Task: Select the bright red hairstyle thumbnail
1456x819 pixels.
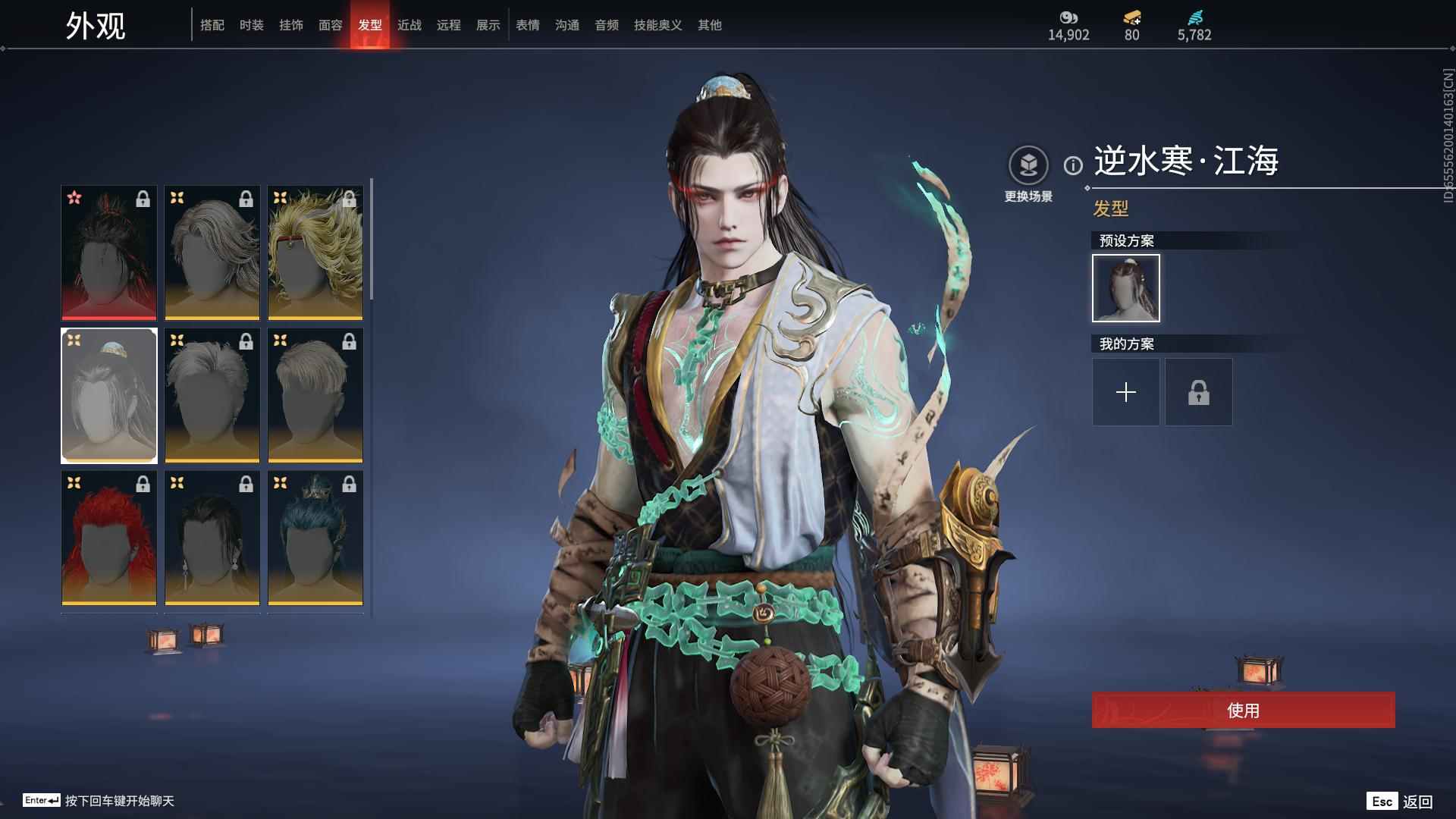Action: coord(108,538)
